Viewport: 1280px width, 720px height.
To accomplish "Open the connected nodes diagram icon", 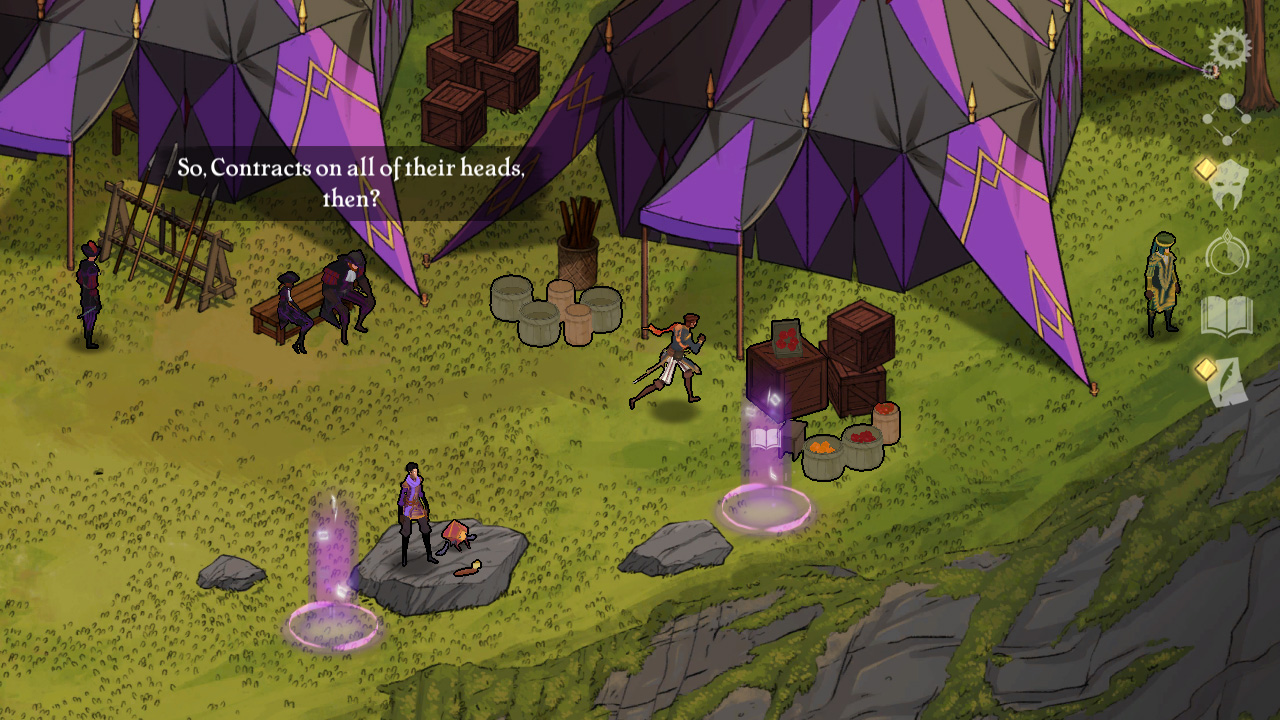I will coord(1226,119).
